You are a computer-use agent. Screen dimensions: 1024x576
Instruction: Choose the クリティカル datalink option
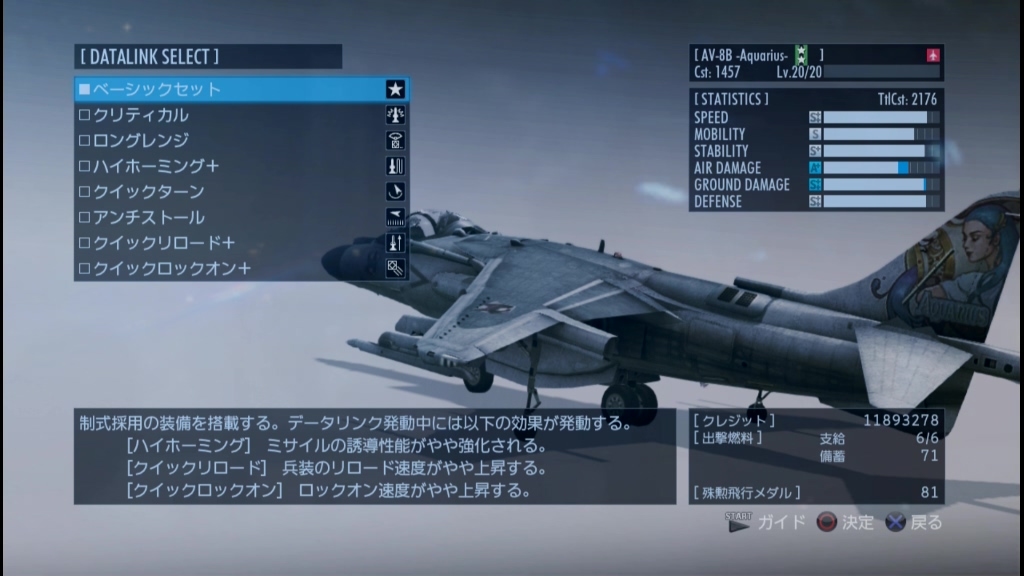coord(240,115)
